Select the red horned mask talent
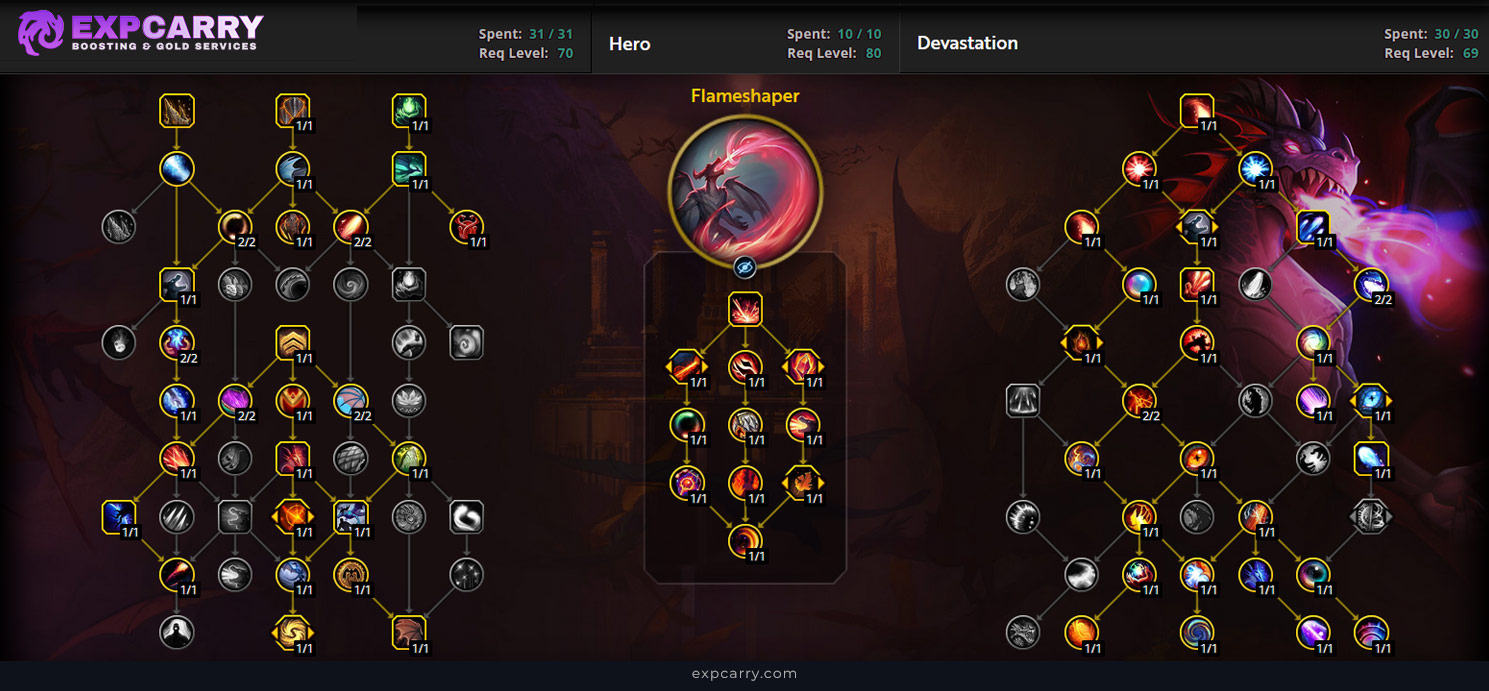The width and height of the screenshot is (1489, 691). (x=466, y=227)
